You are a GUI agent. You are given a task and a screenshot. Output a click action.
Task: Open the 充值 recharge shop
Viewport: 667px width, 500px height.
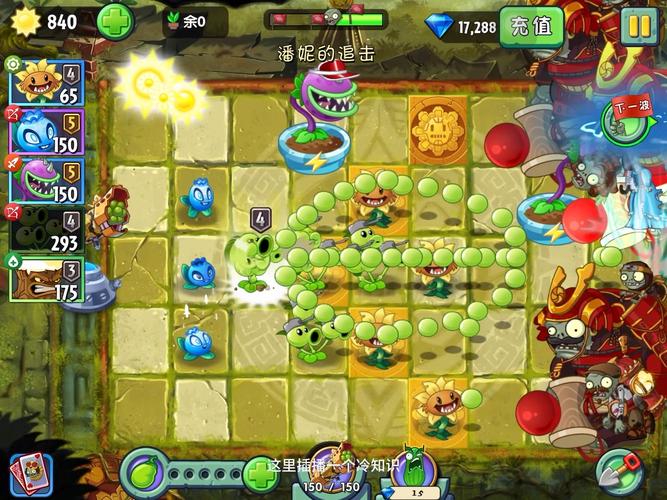pos(531,26)
